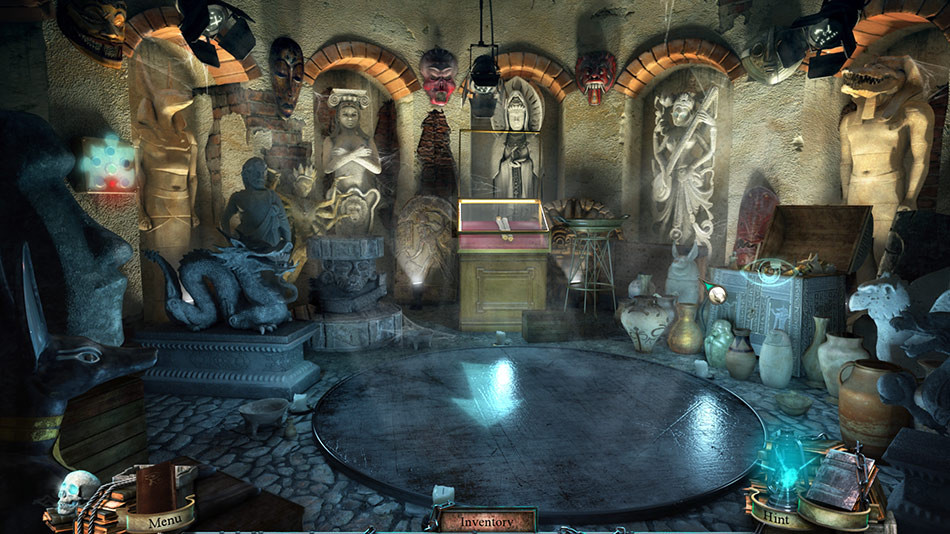Click the glowing blue skull icon
The image size is (950, 534).
click(74, 492)
